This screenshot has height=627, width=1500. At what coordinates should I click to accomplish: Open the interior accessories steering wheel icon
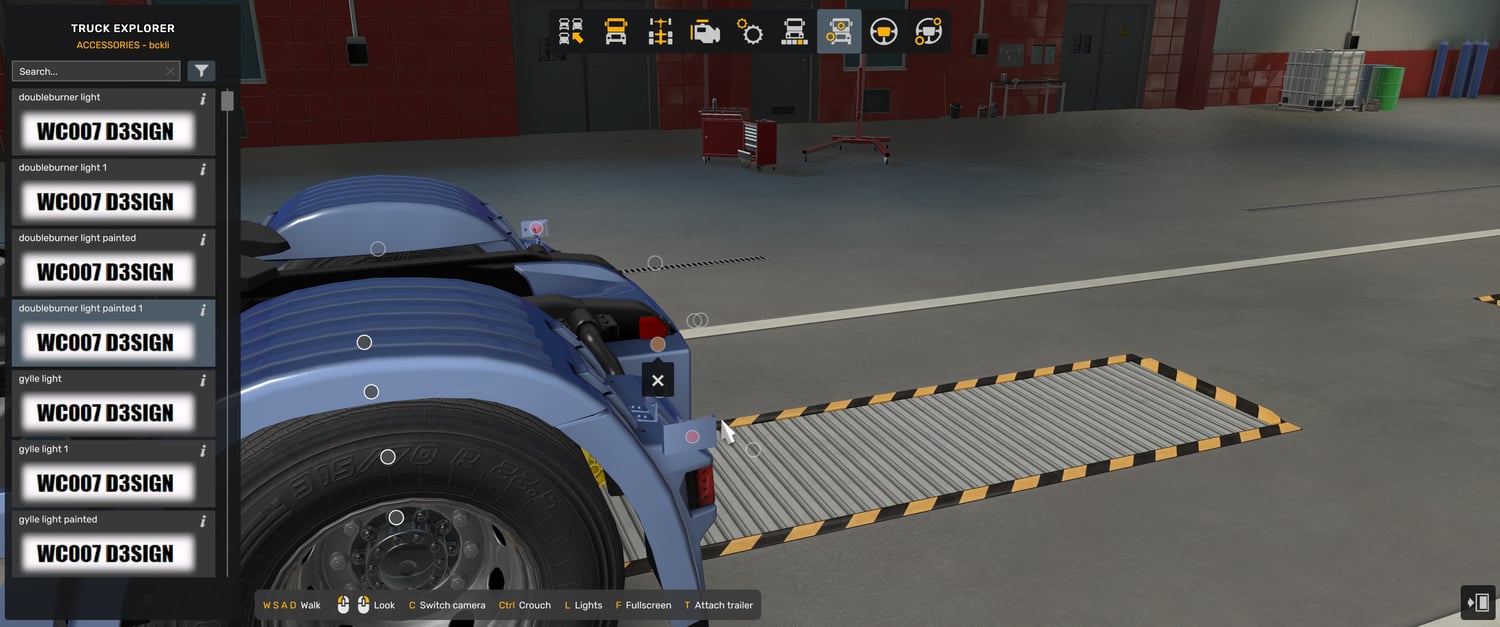click(928, 32)
